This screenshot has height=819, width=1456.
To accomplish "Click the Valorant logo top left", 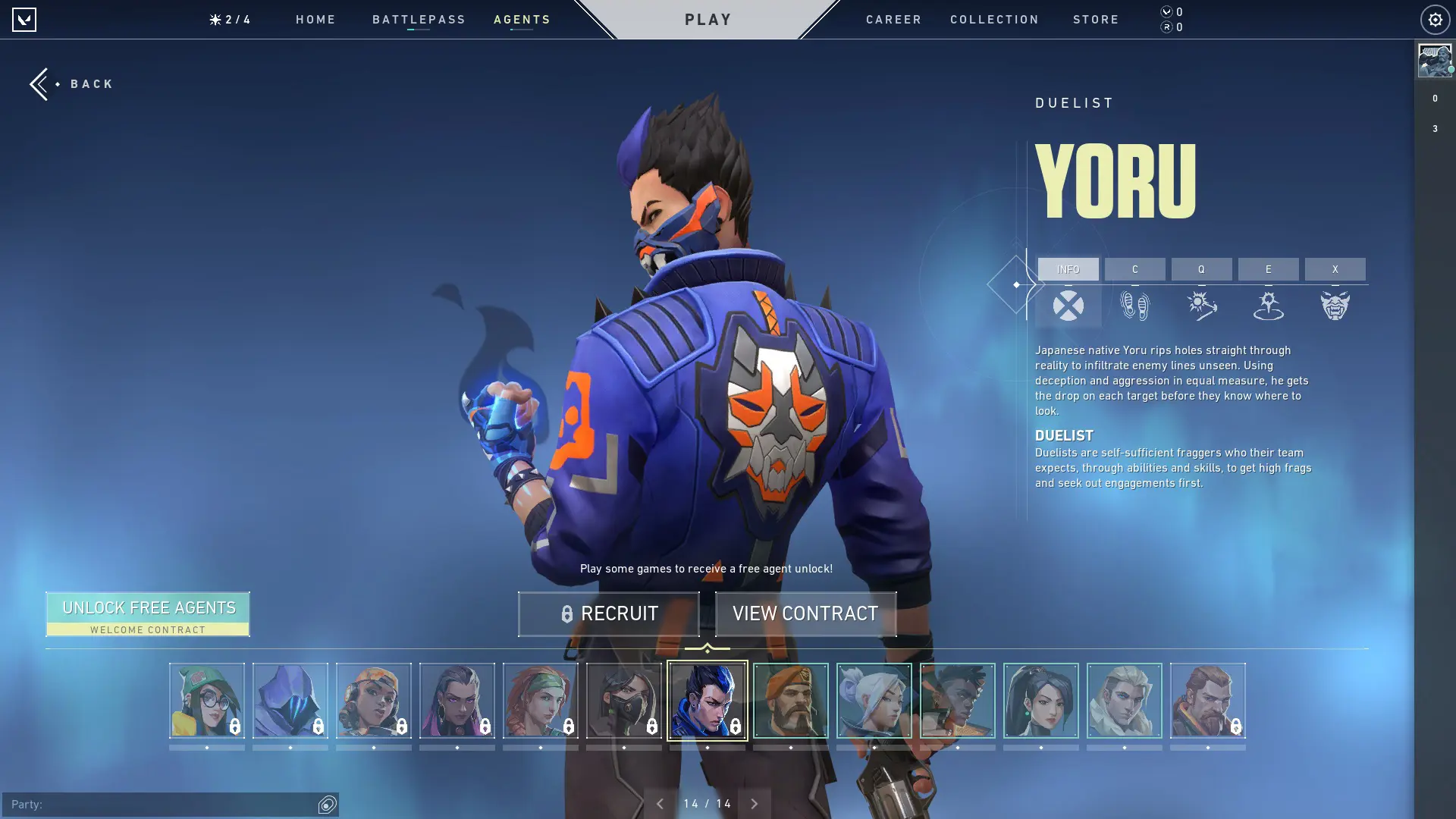I will click(x=25, y=19).
